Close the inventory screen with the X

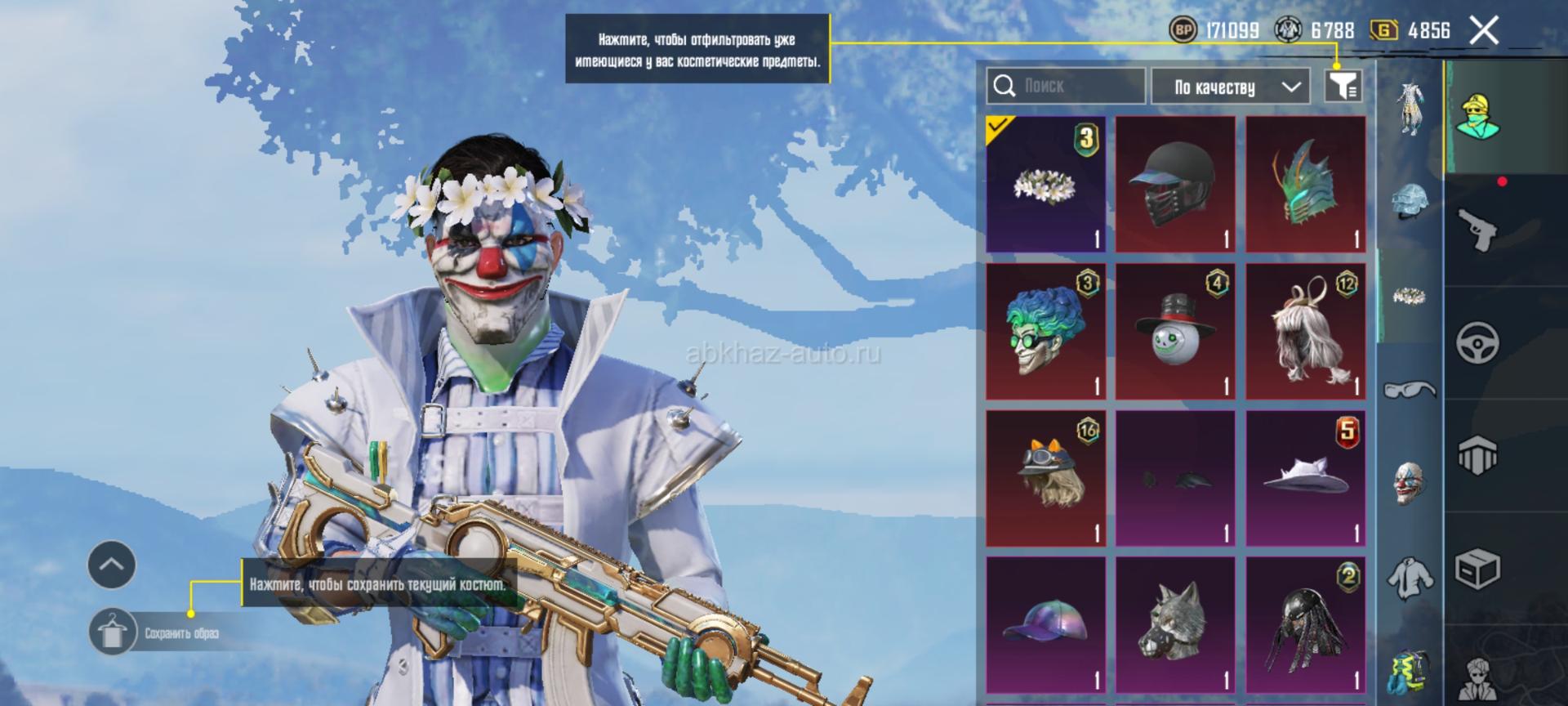click(x=1484, y=31)
